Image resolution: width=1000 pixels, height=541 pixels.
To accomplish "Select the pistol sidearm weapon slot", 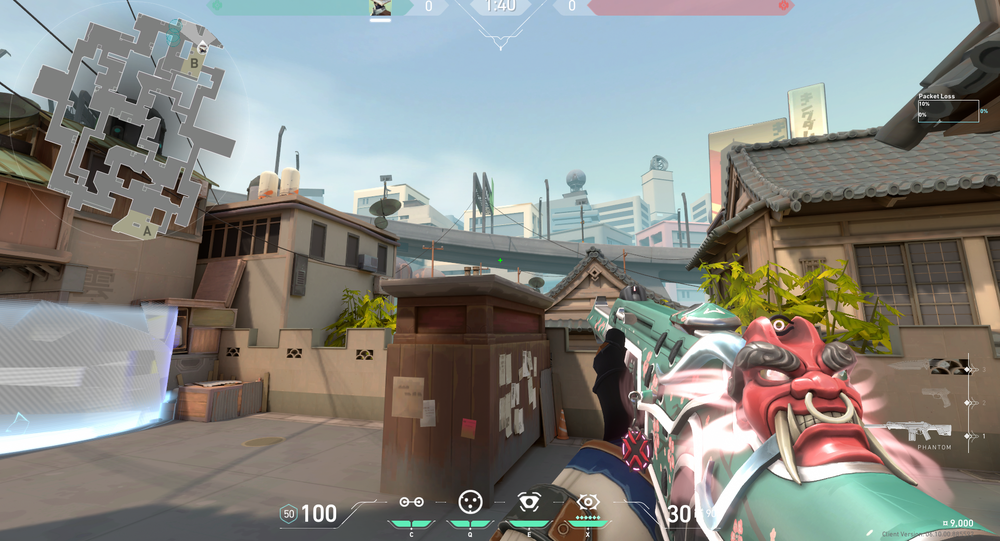I will click(x=937, y=398).
